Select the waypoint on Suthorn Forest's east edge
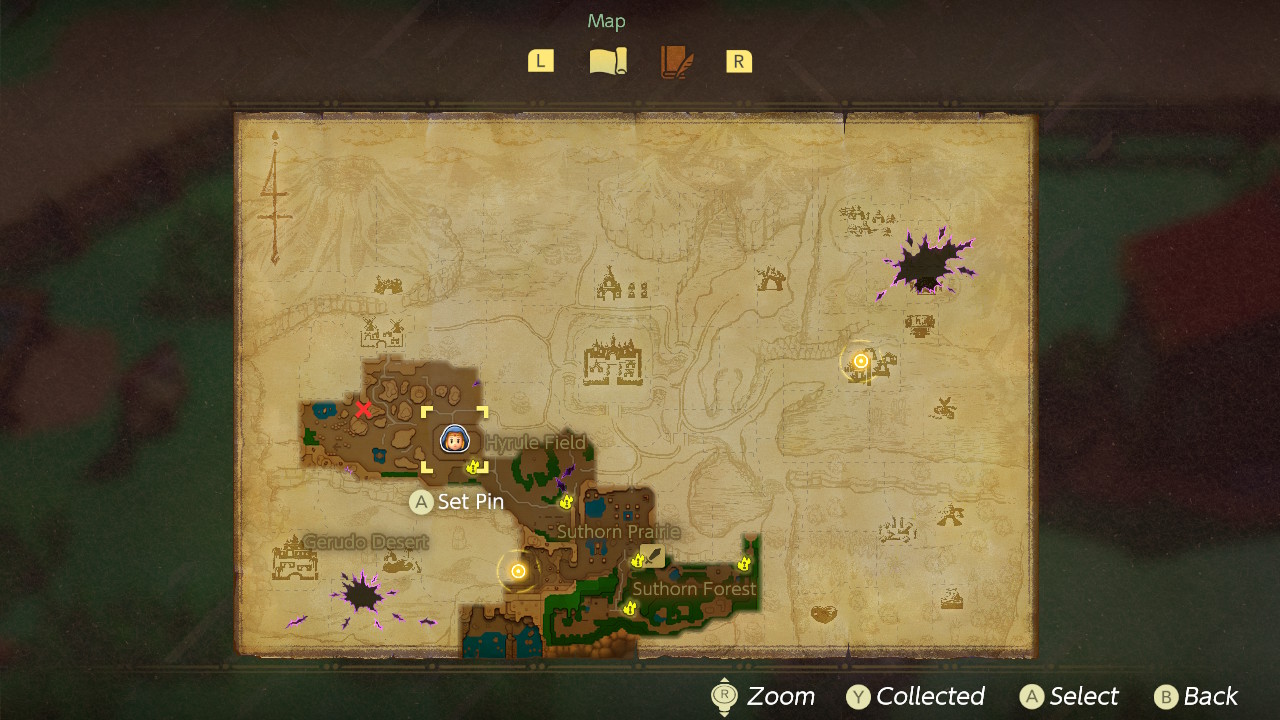The width and height of the screenshot is (1280, 720). point(744,565)
